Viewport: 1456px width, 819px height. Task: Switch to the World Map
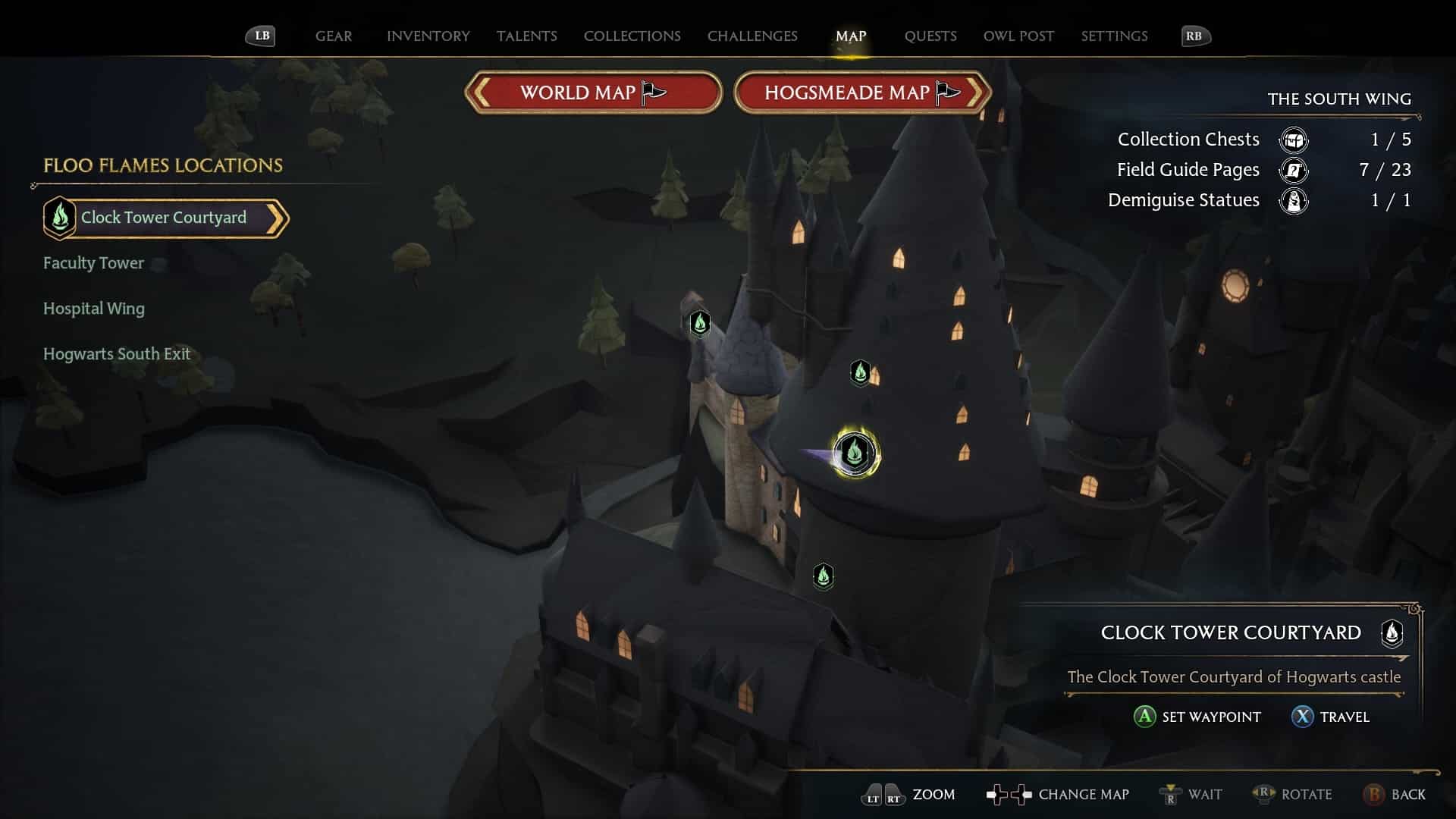coord(592,93)
